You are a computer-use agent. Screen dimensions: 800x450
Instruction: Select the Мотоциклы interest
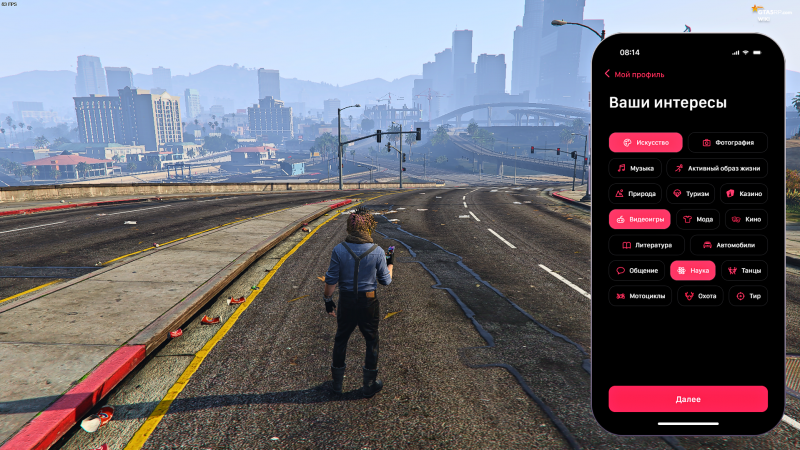(640, 296)
